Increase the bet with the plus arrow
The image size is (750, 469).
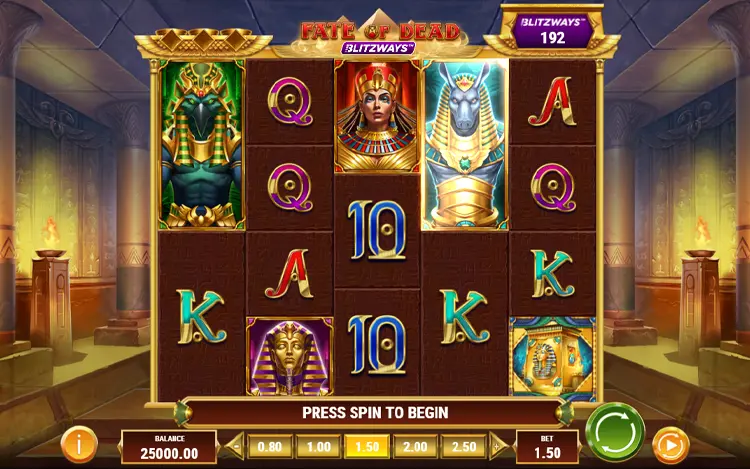click(x=498, y=446)
